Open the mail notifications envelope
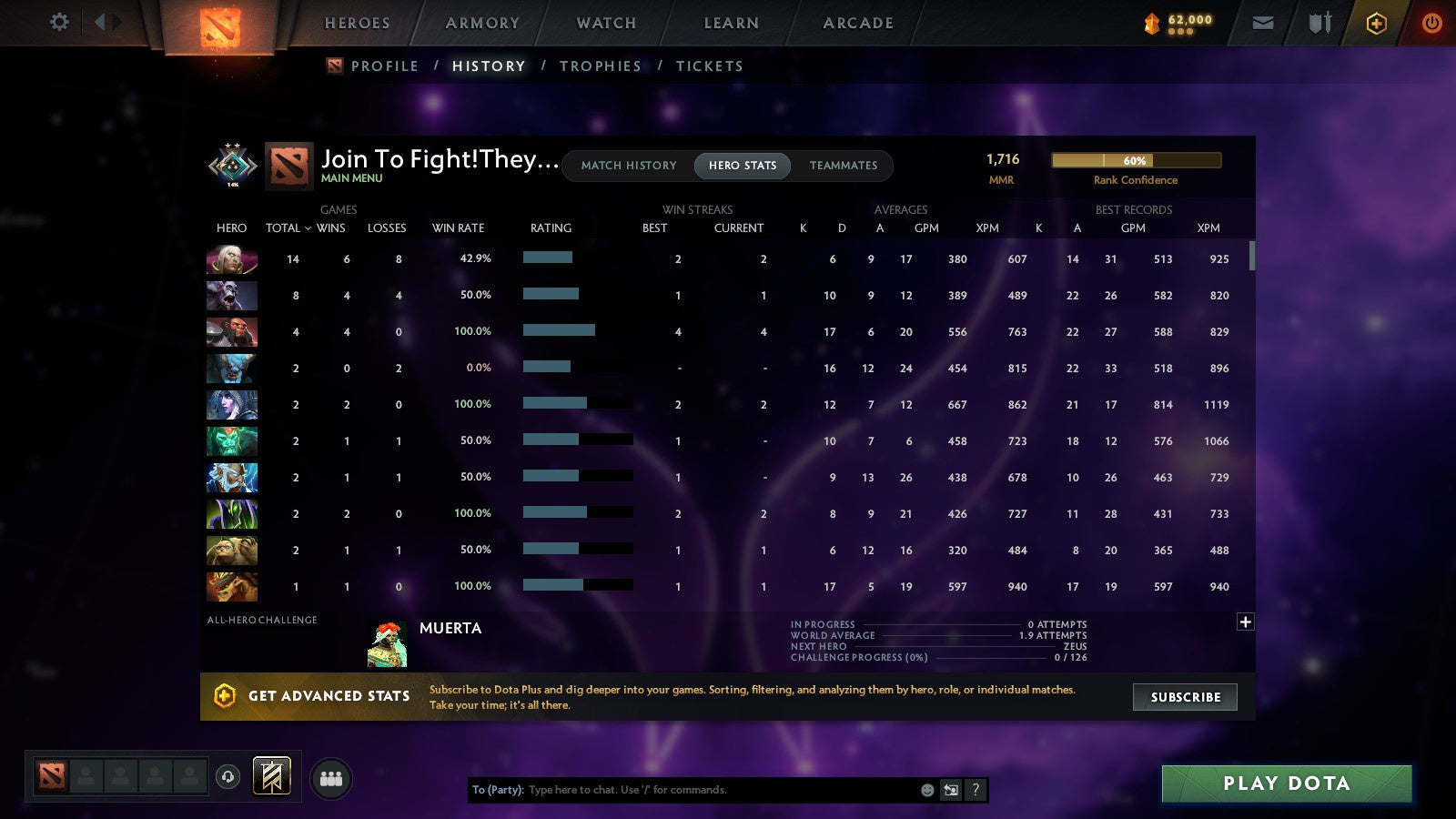1456x819 pixels. [1263, 23]
